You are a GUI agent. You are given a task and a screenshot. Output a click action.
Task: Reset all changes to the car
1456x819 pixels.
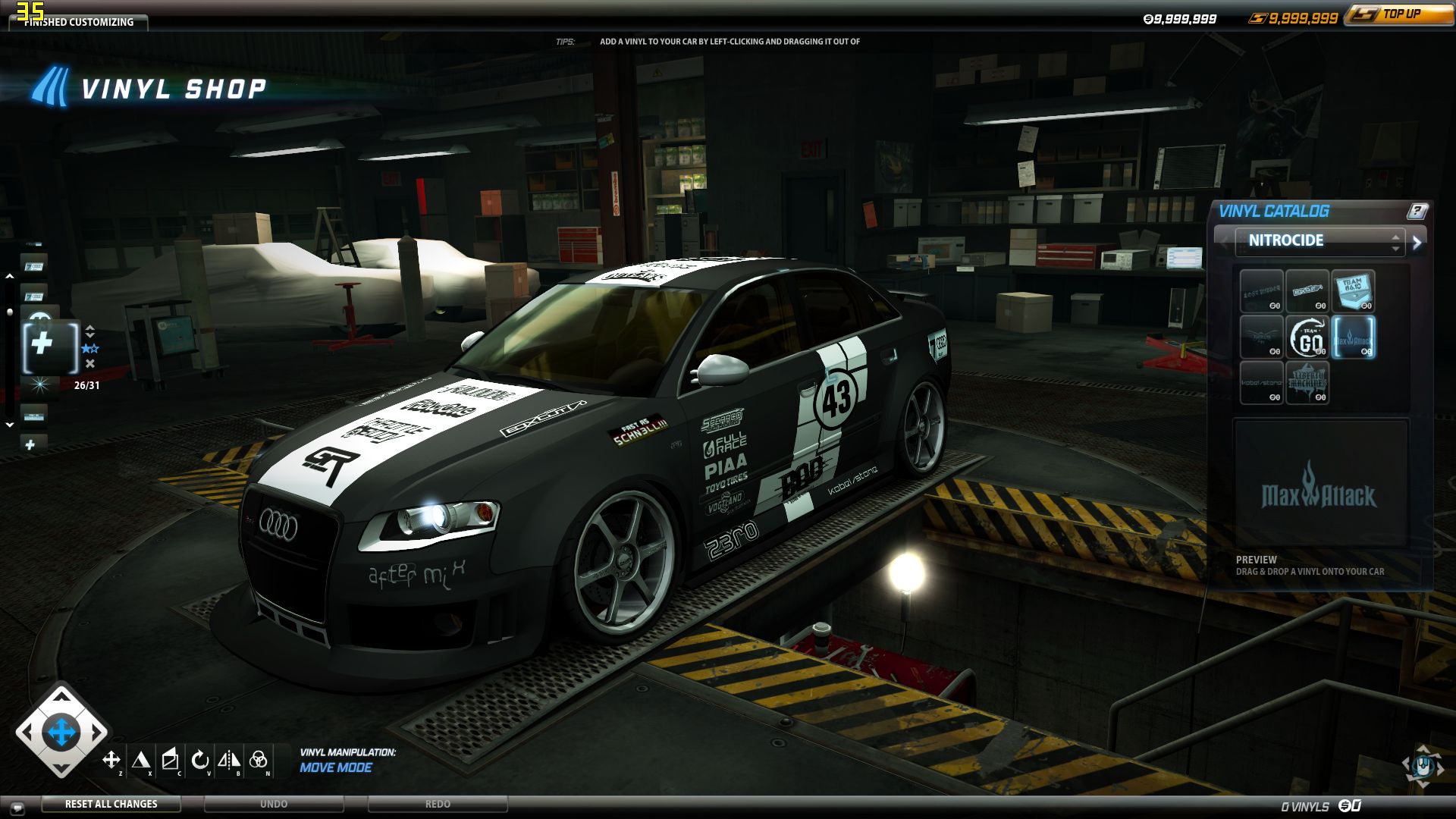click(x=111, y=804)
